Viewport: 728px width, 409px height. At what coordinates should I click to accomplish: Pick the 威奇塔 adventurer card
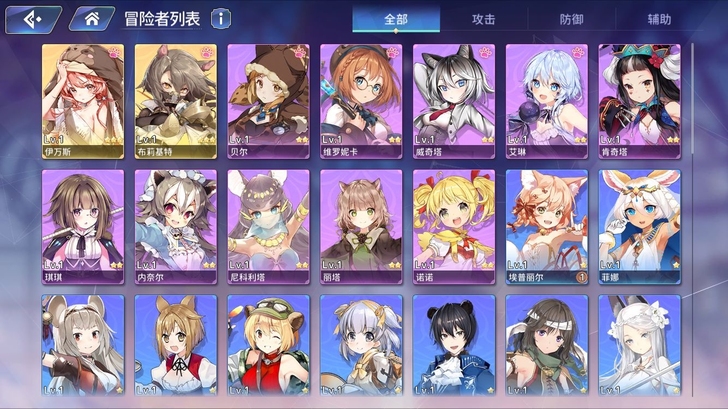click(454, 100)
